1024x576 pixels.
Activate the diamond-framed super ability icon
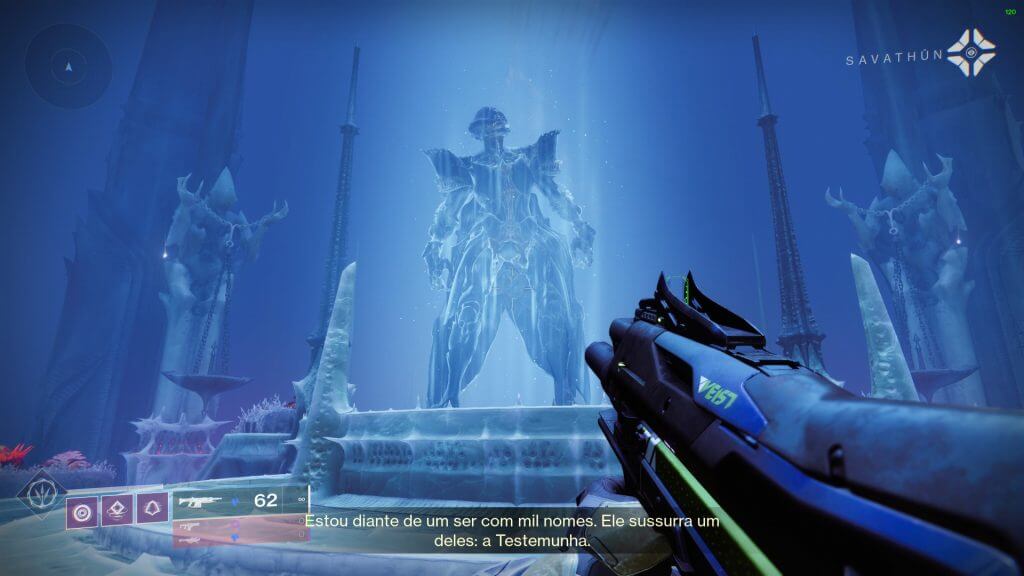pos(41,496)
